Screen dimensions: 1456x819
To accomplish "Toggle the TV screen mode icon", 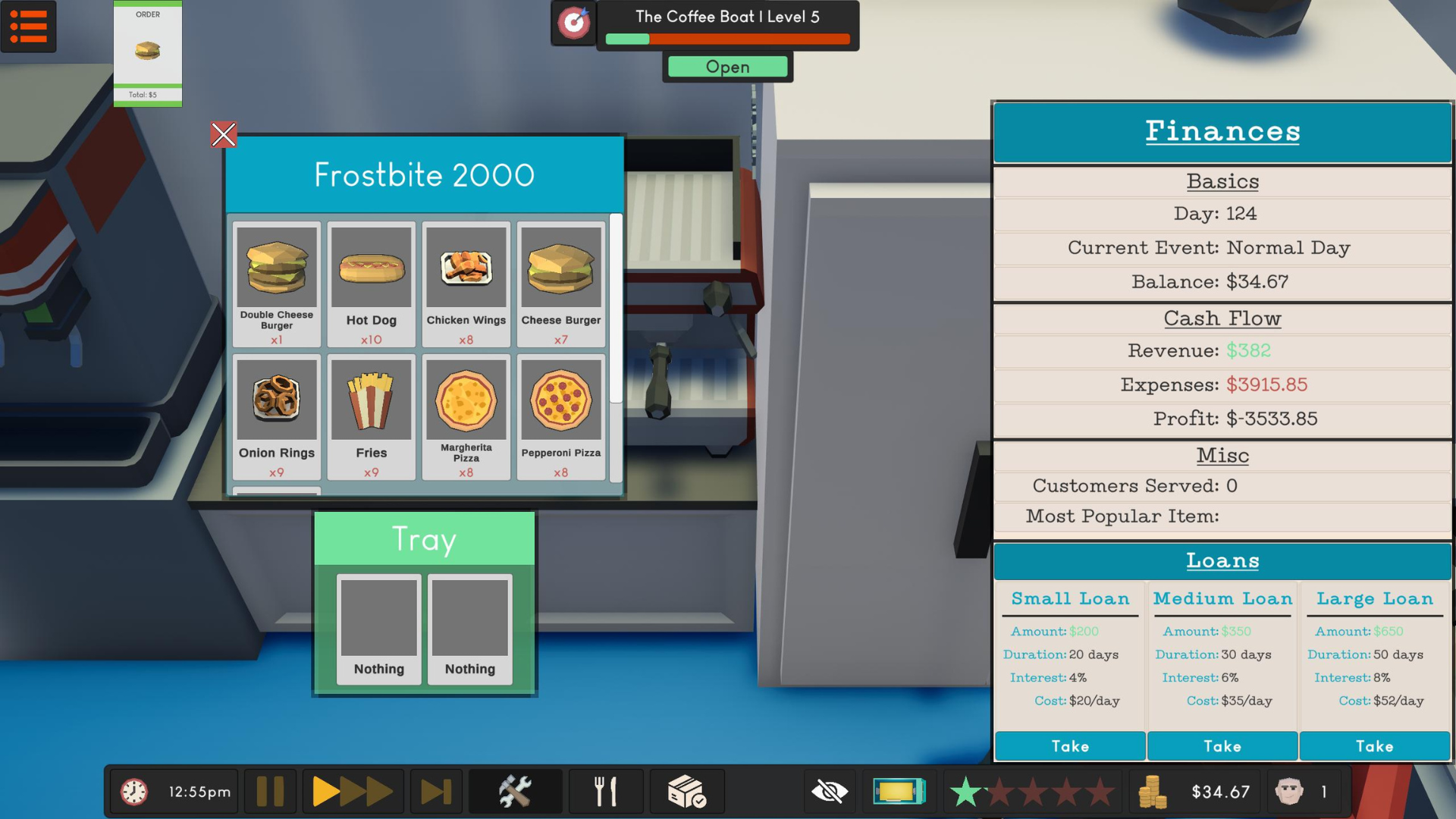I will pyautogui.click(x=899, y=791).
